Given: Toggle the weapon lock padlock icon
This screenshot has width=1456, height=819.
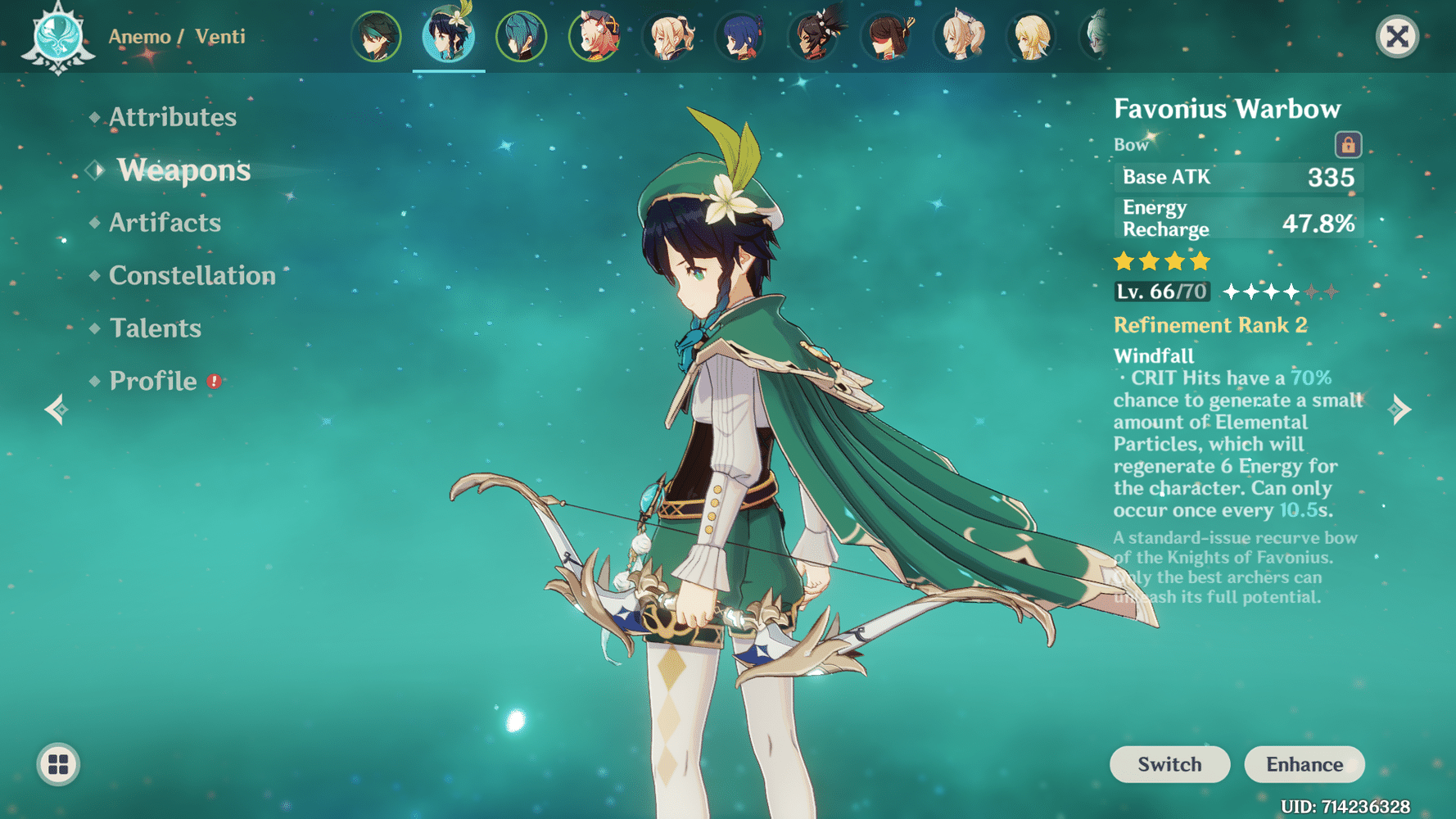Looking at the screenshot, I should pos(1350,144).
